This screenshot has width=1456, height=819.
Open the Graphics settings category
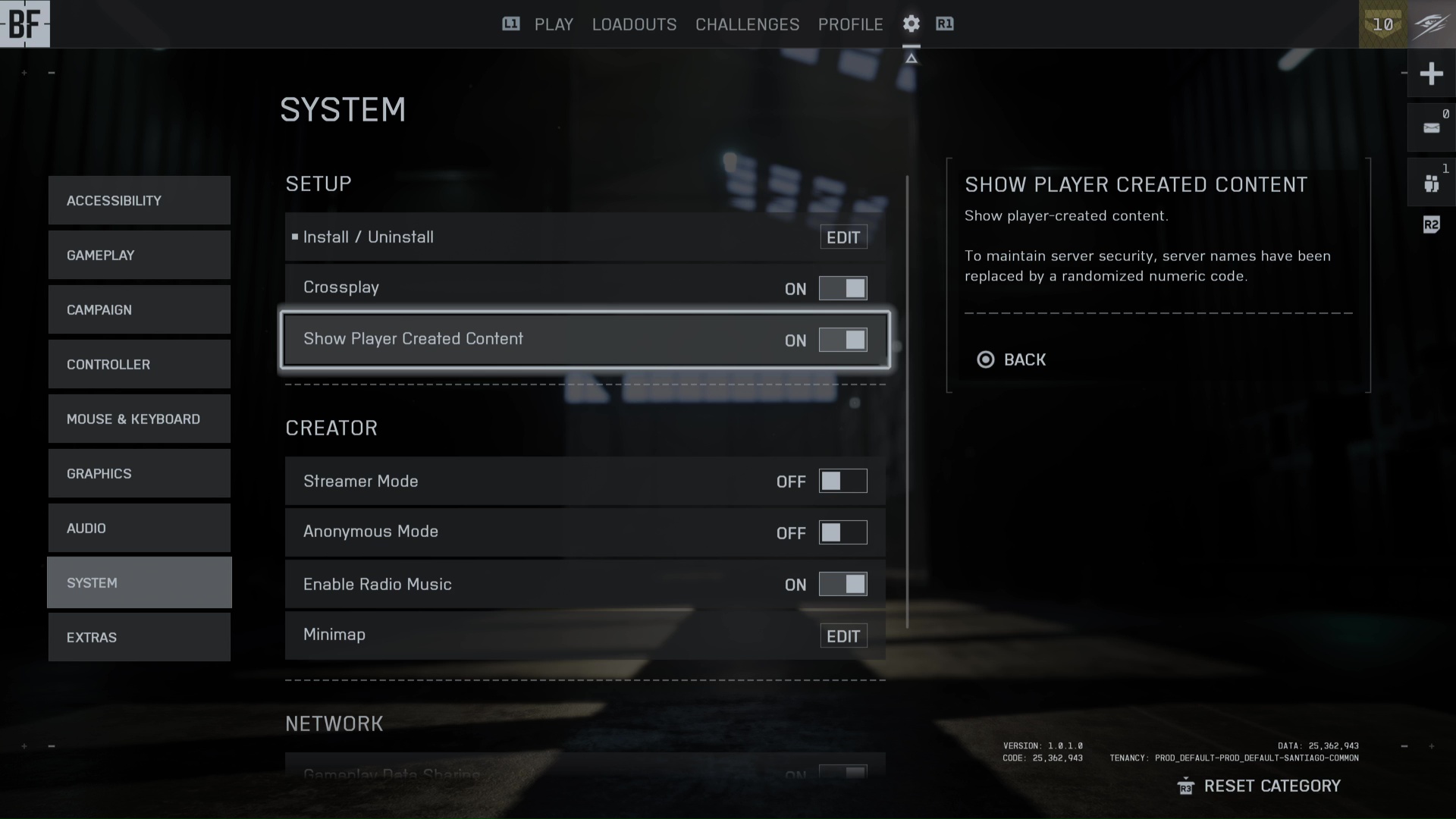139,473
